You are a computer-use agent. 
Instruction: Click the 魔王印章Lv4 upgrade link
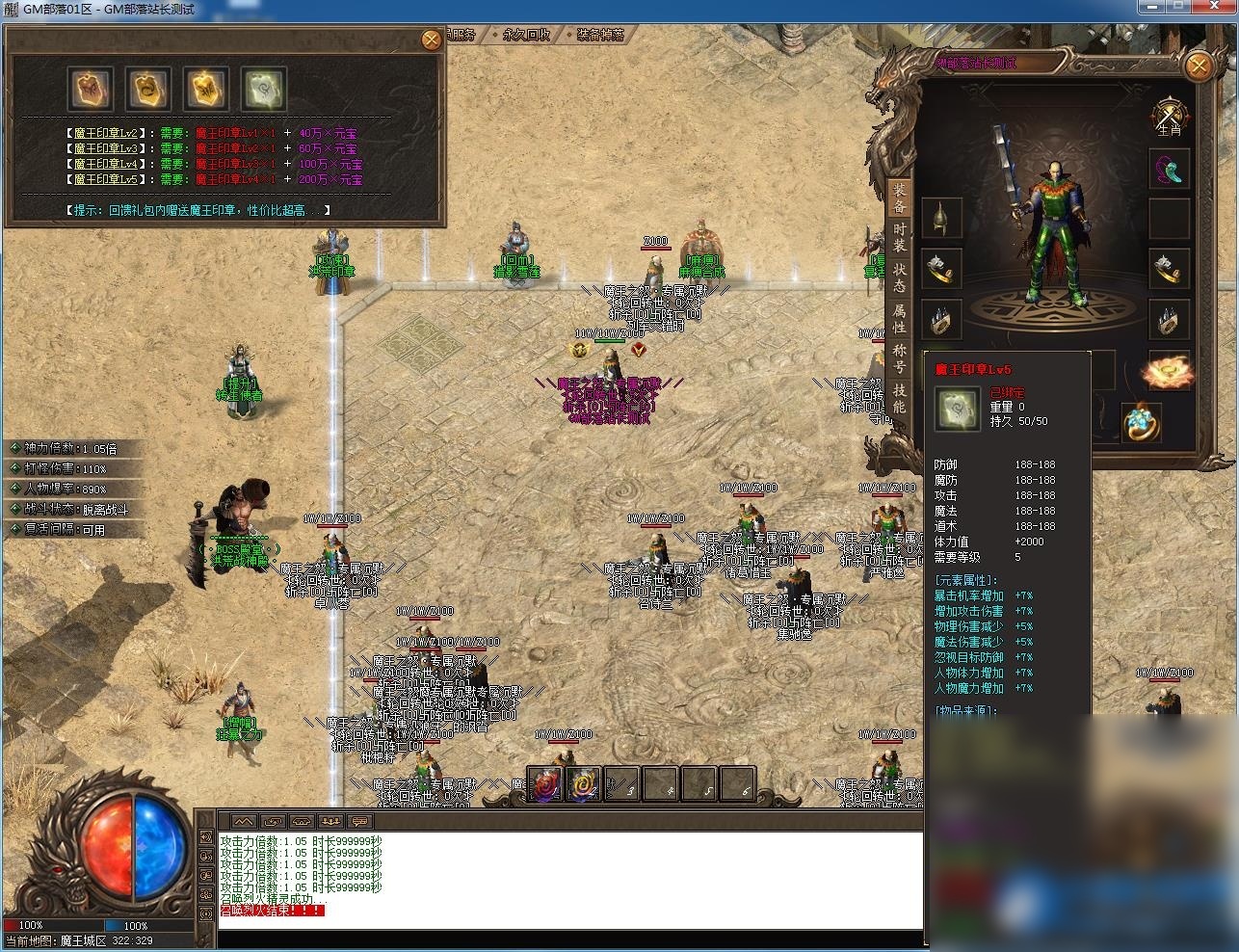pos(104,164)
